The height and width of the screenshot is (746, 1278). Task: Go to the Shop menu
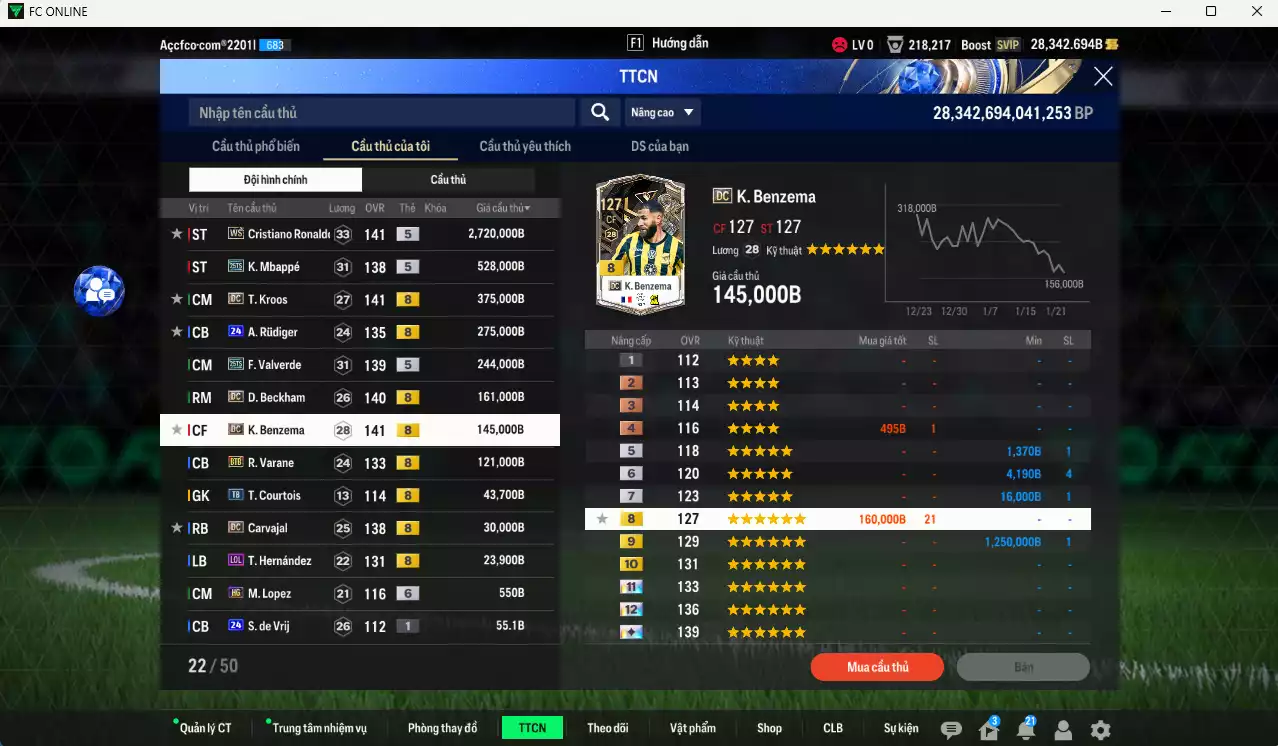coord(769,728)
